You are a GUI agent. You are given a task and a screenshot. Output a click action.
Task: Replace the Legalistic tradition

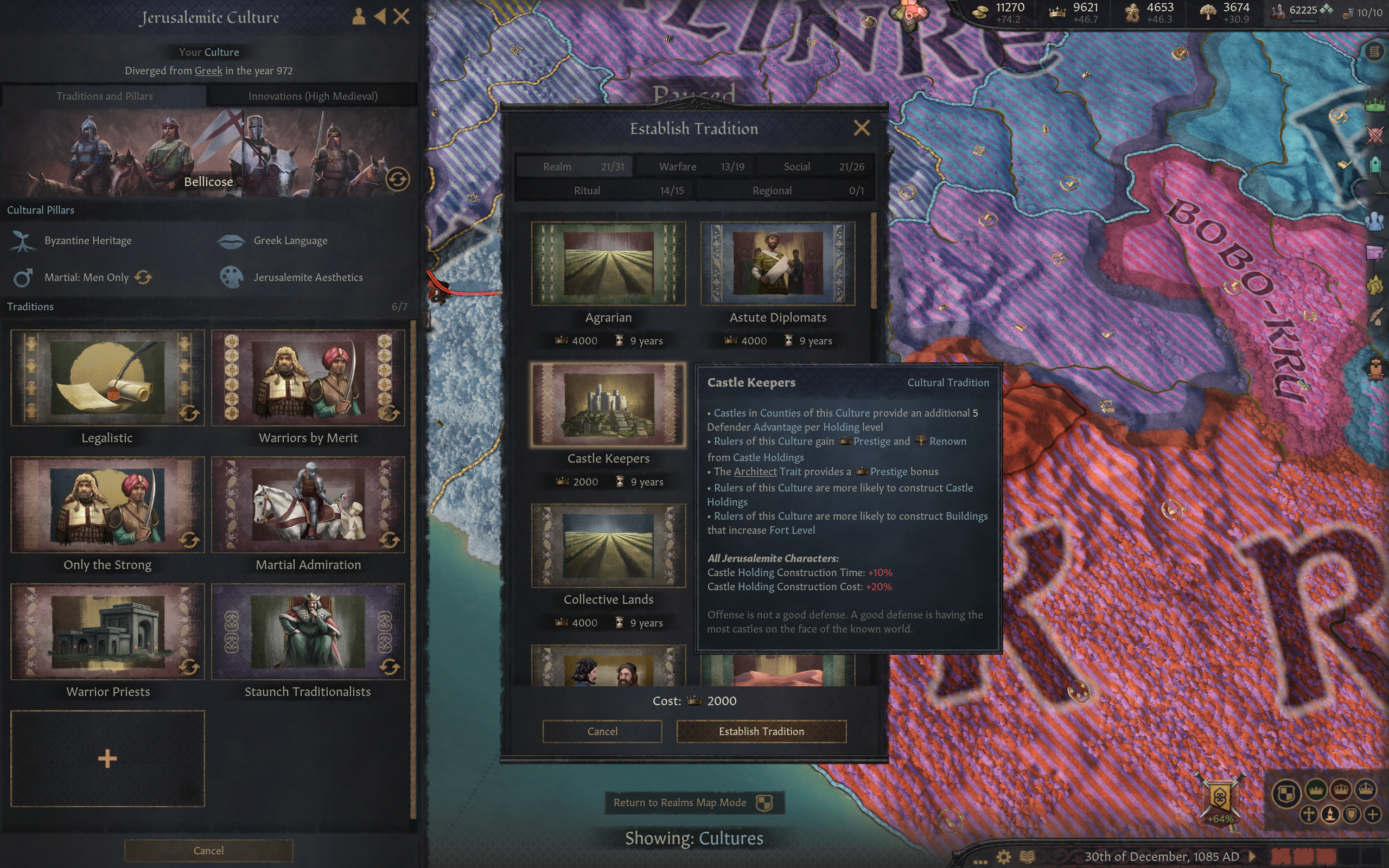(189, 413)
